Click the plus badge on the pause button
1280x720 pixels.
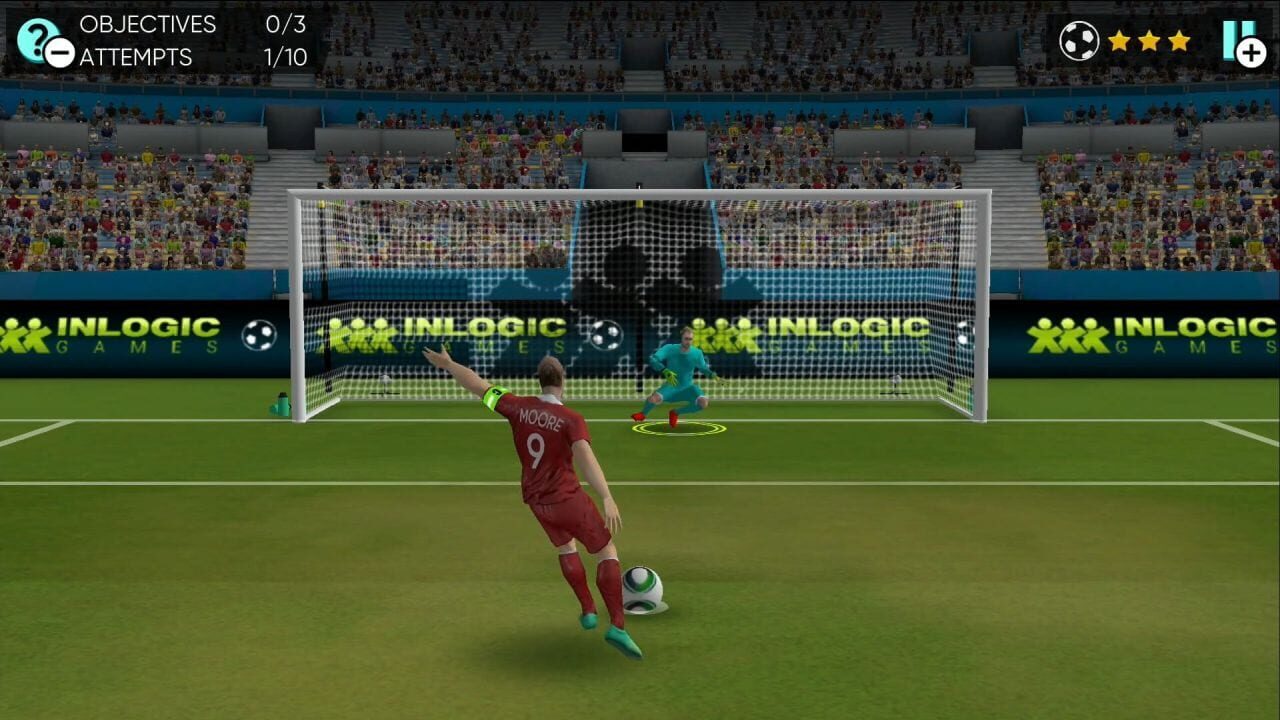click(x=1250, y=52)
